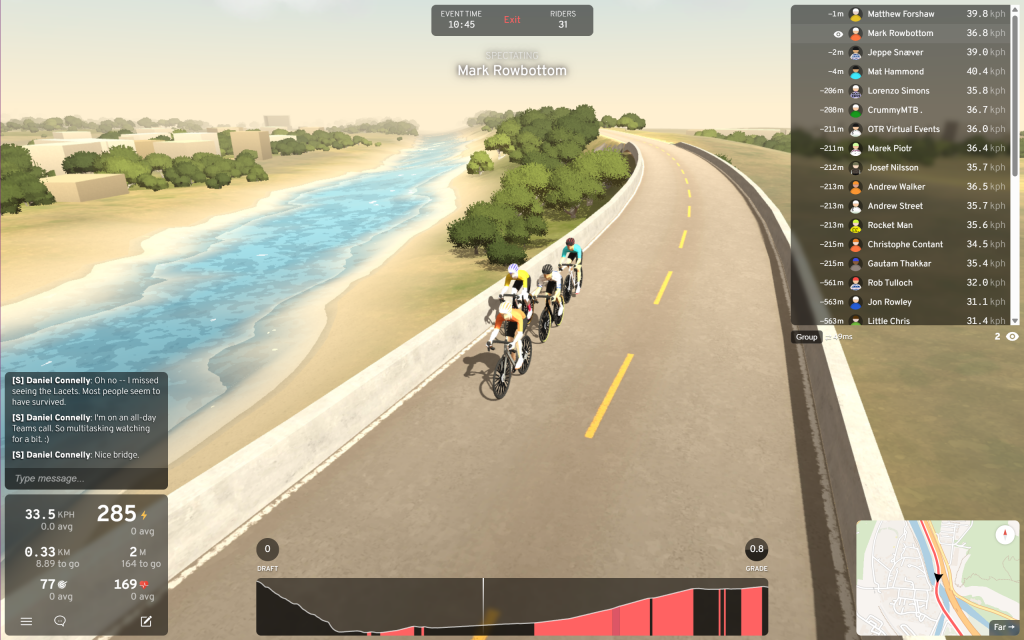Screen dimensions: 1024x640
Task: Choose Mat Hammond's row in the rider list
Action: click(900, 72)
